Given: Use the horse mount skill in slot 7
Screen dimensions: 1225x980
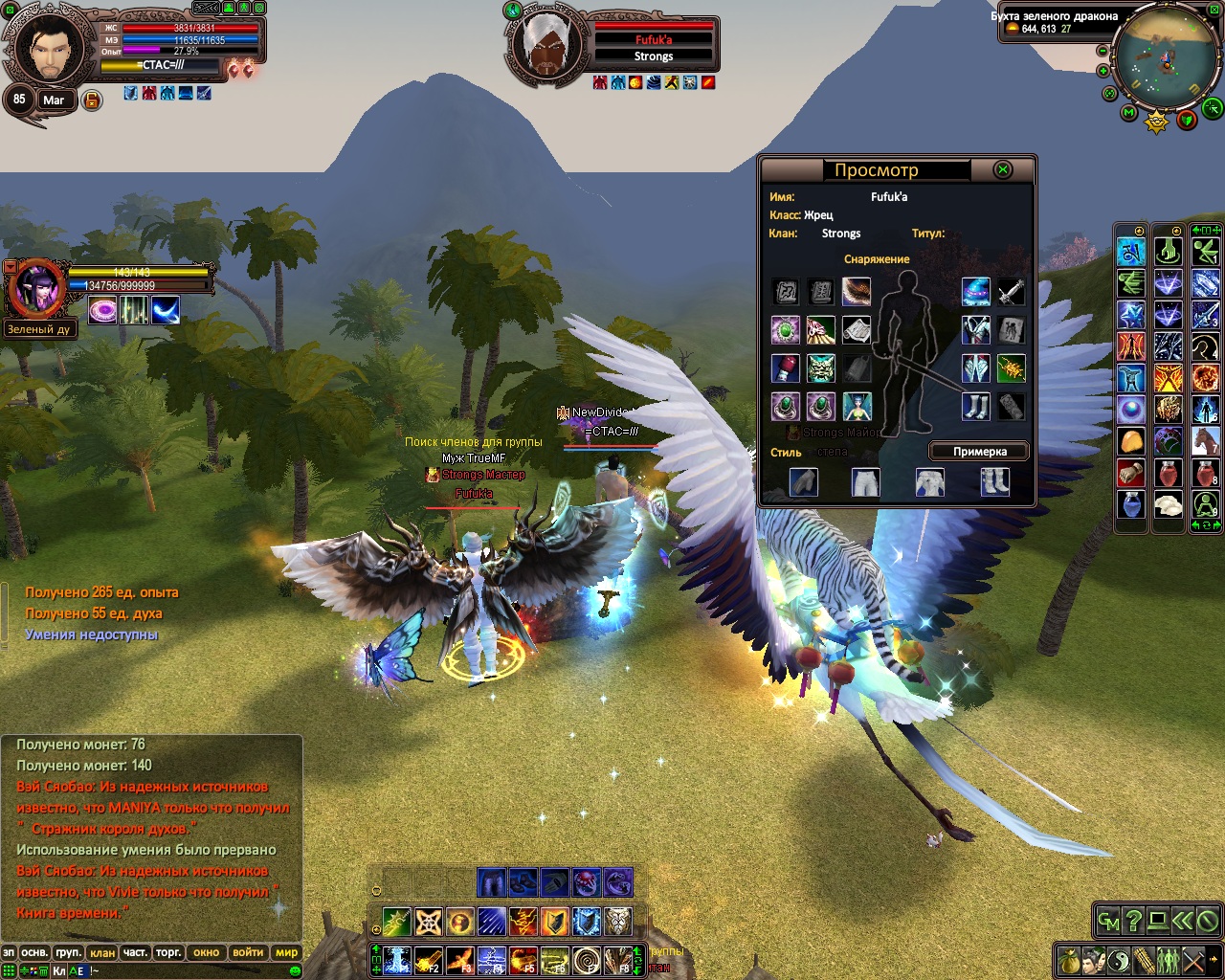Looking at the screenshot, I should (x=1205, y=441).
